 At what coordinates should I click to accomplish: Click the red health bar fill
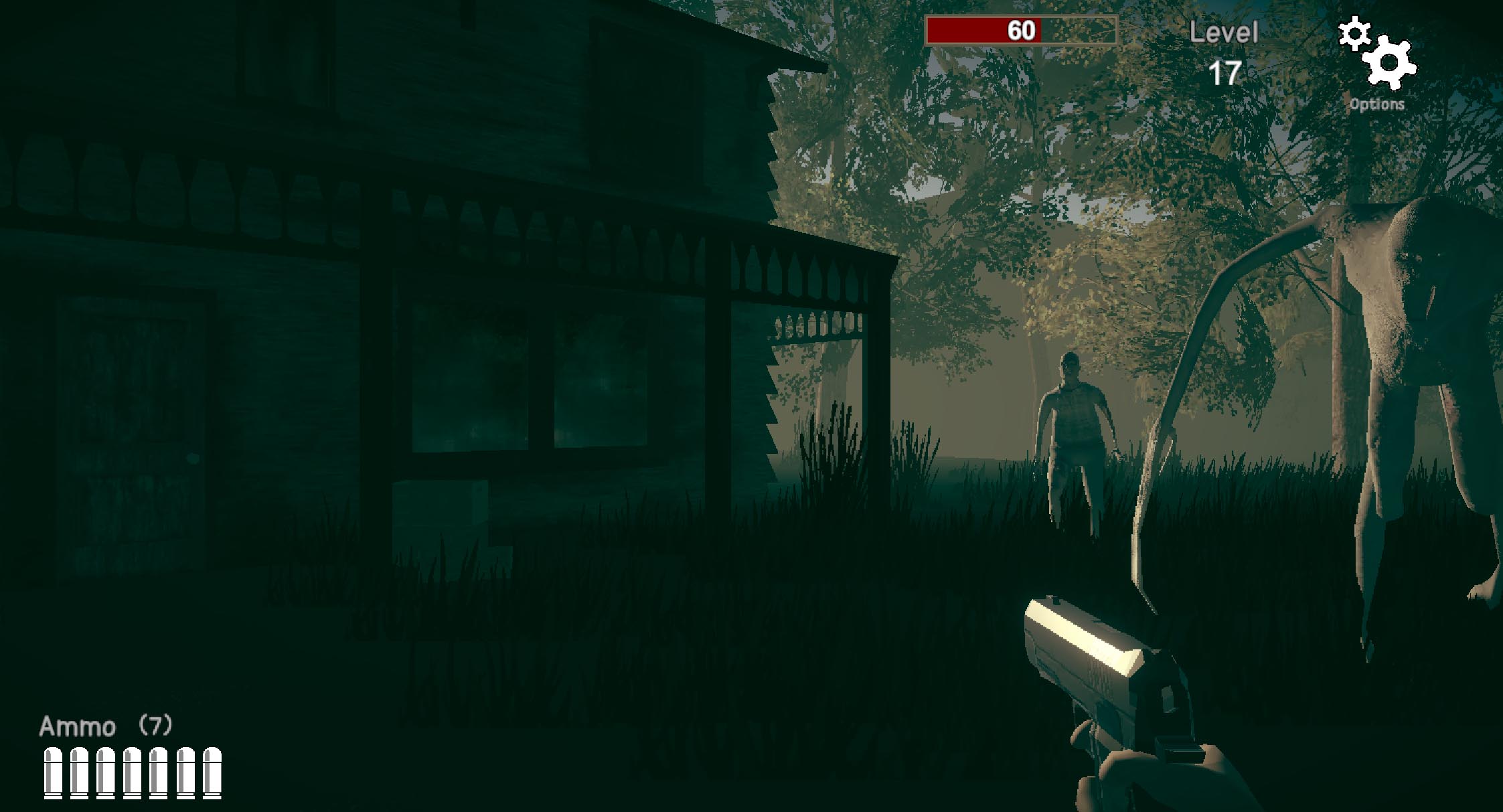[984, 30]
